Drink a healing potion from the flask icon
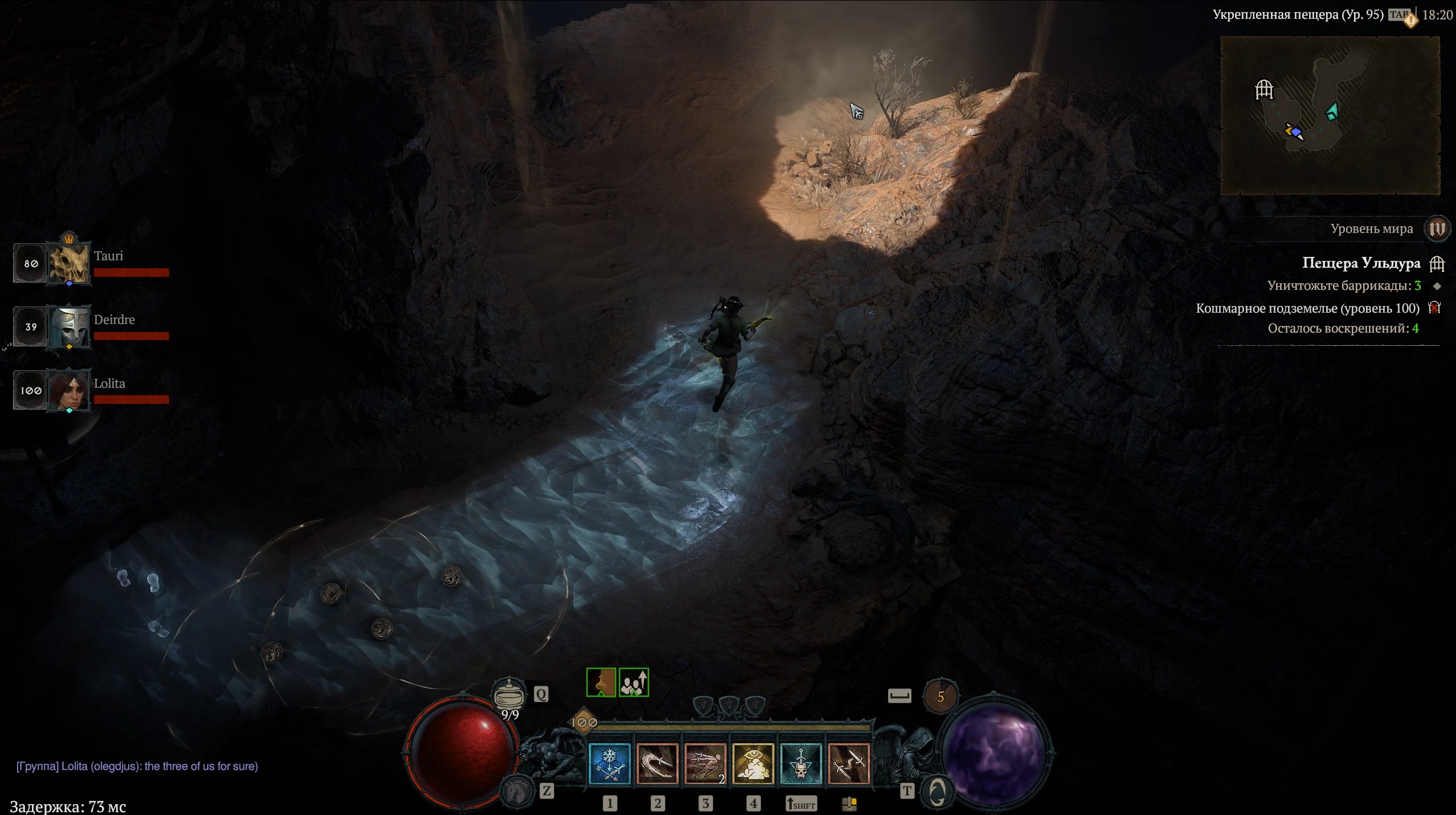The width and height of the screenshot is (1456, 815). tap(509, 694)
